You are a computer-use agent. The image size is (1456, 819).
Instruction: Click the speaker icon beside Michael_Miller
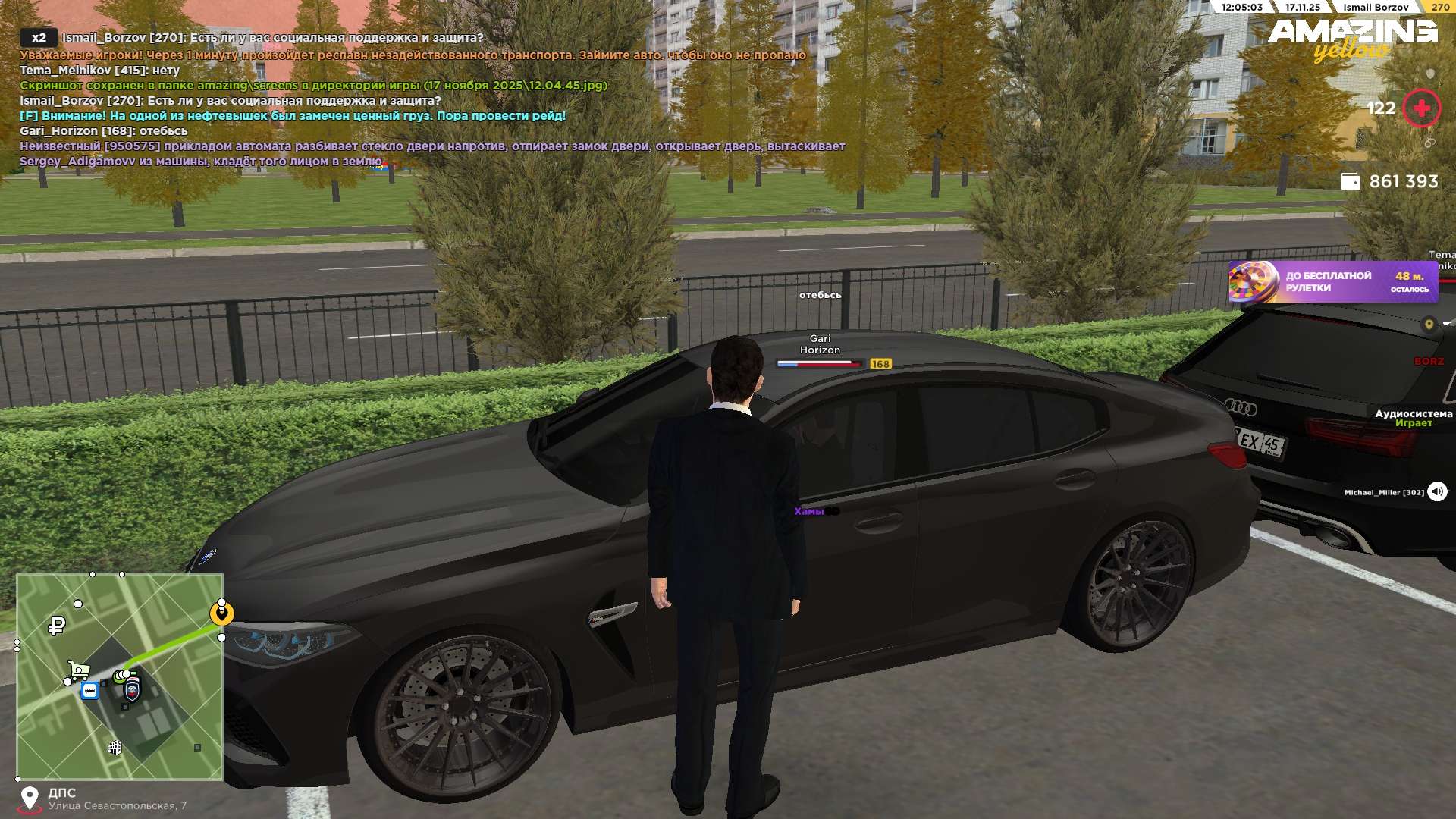(1437, 491)
